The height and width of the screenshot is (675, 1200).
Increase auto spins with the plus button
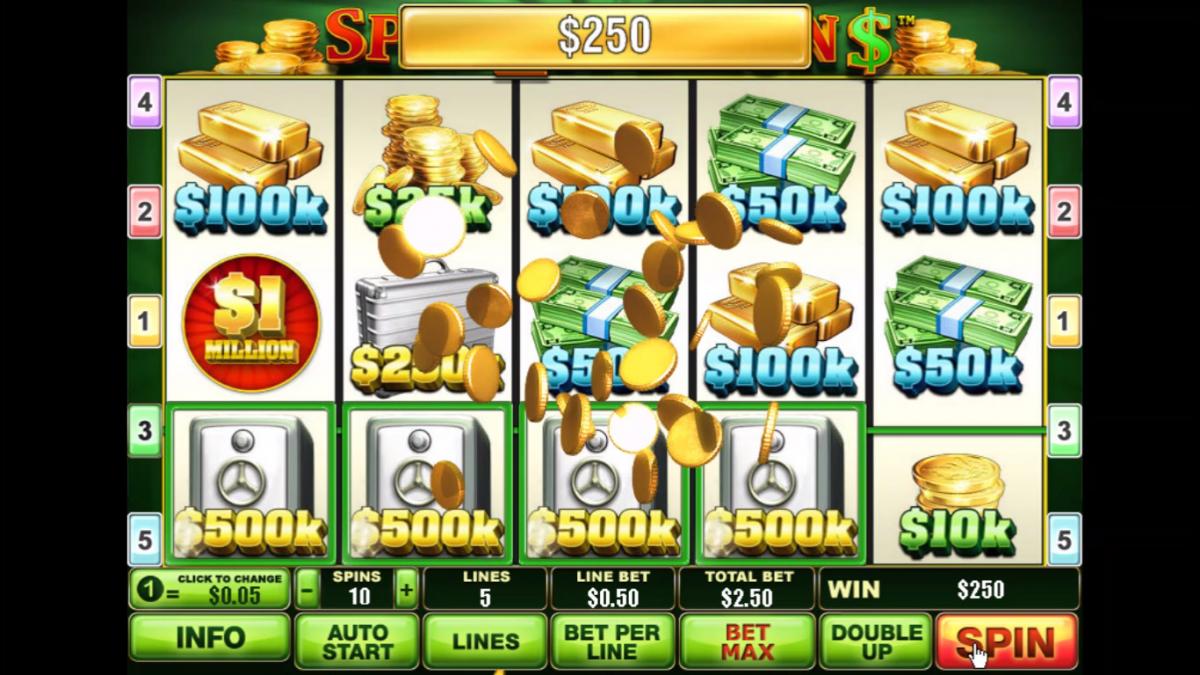click(406, 589)
